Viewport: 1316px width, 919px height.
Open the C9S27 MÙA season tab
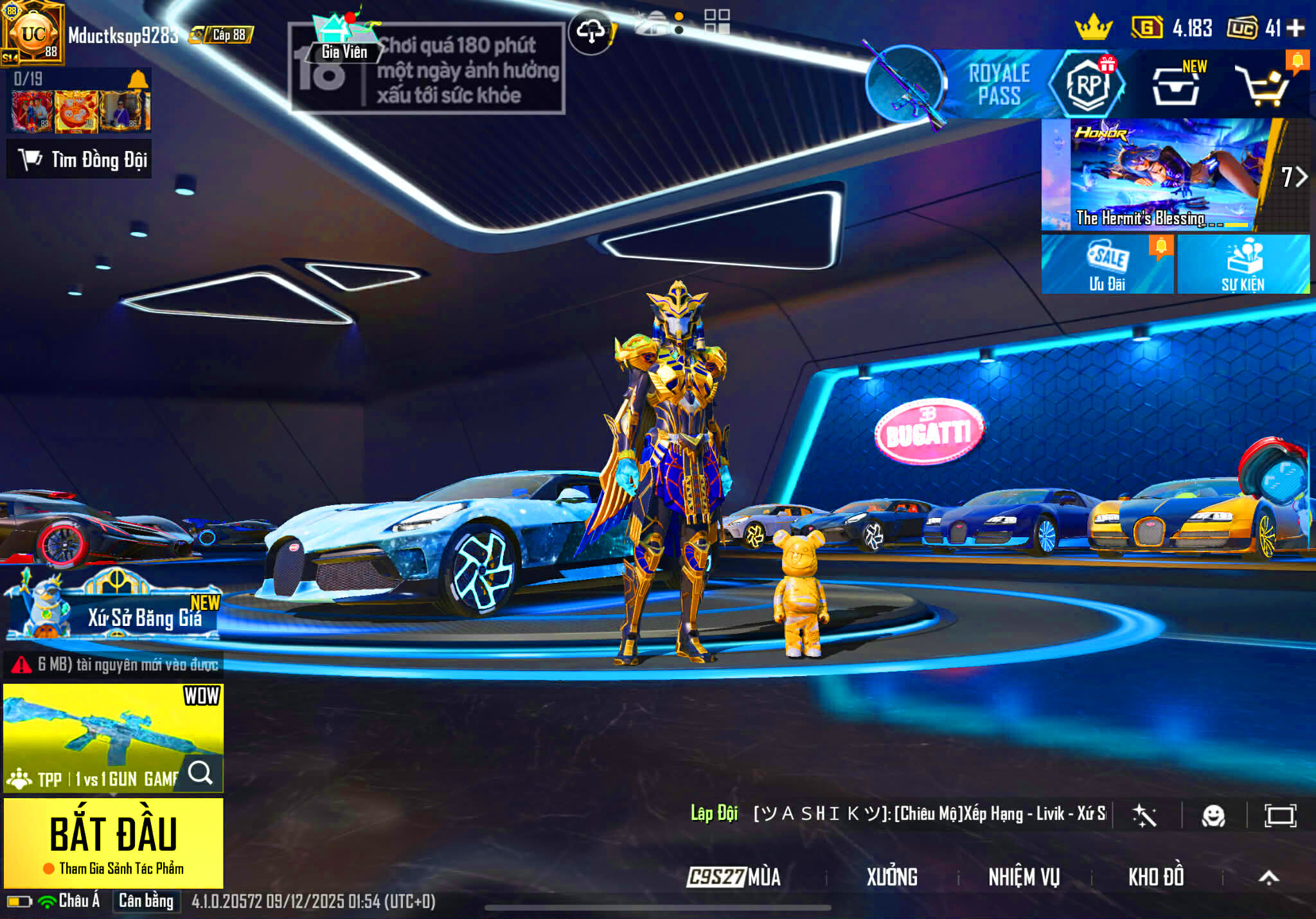coord(734,877)
